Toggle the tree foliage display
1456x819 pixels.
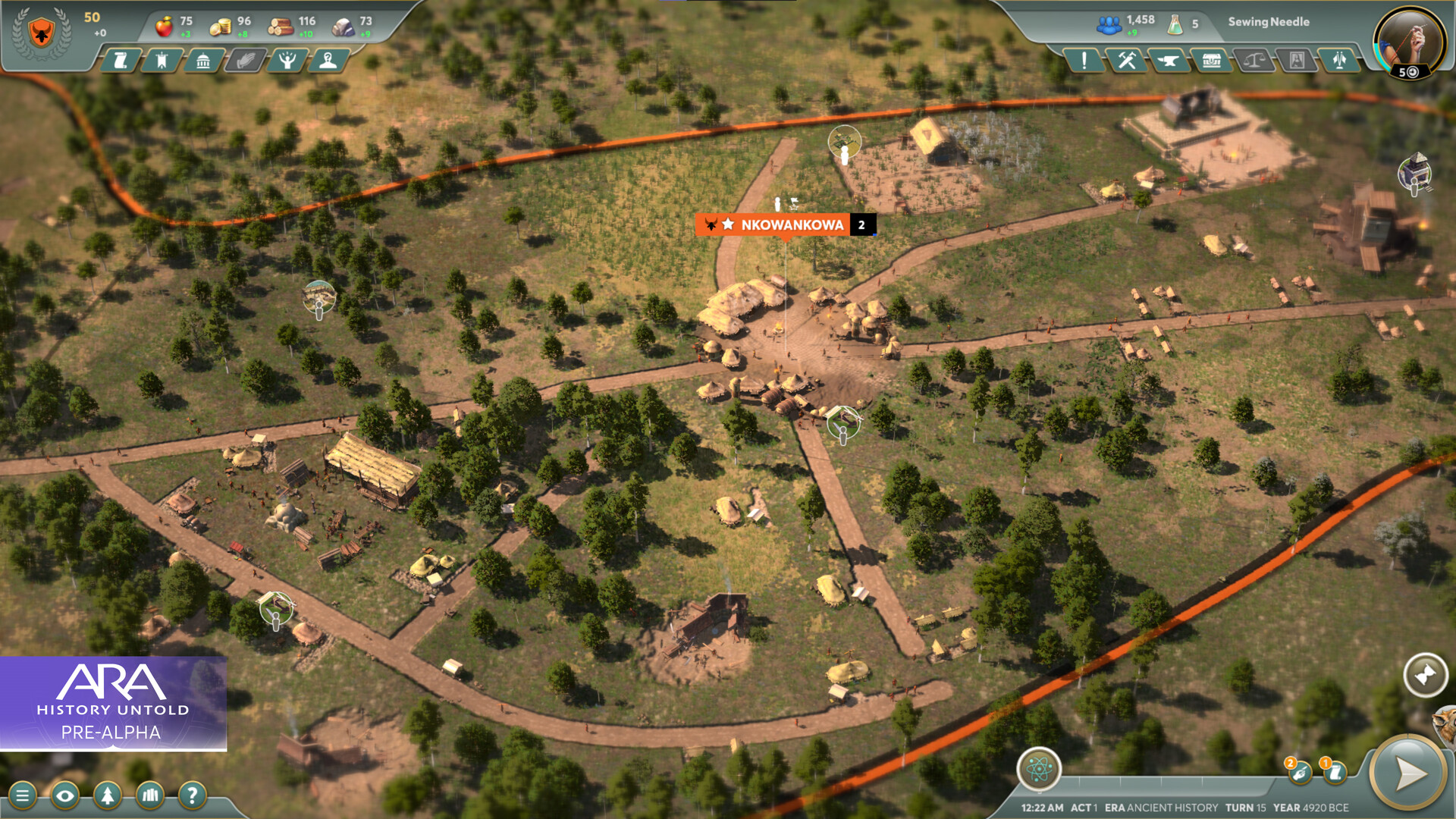108,795
